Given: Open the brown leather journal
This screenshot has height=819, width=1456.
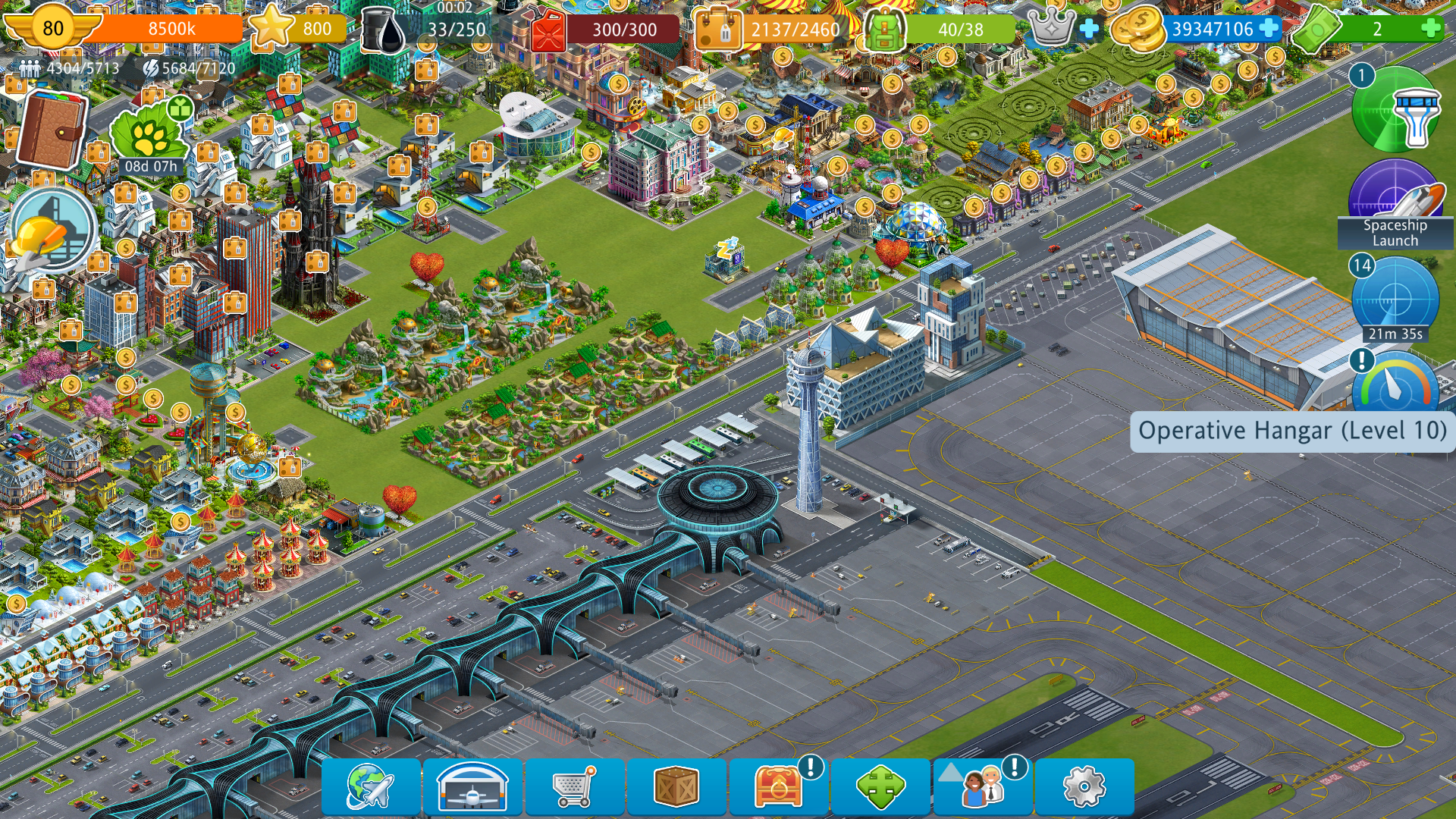Looking at the screenshot, I should pos(52,129).
